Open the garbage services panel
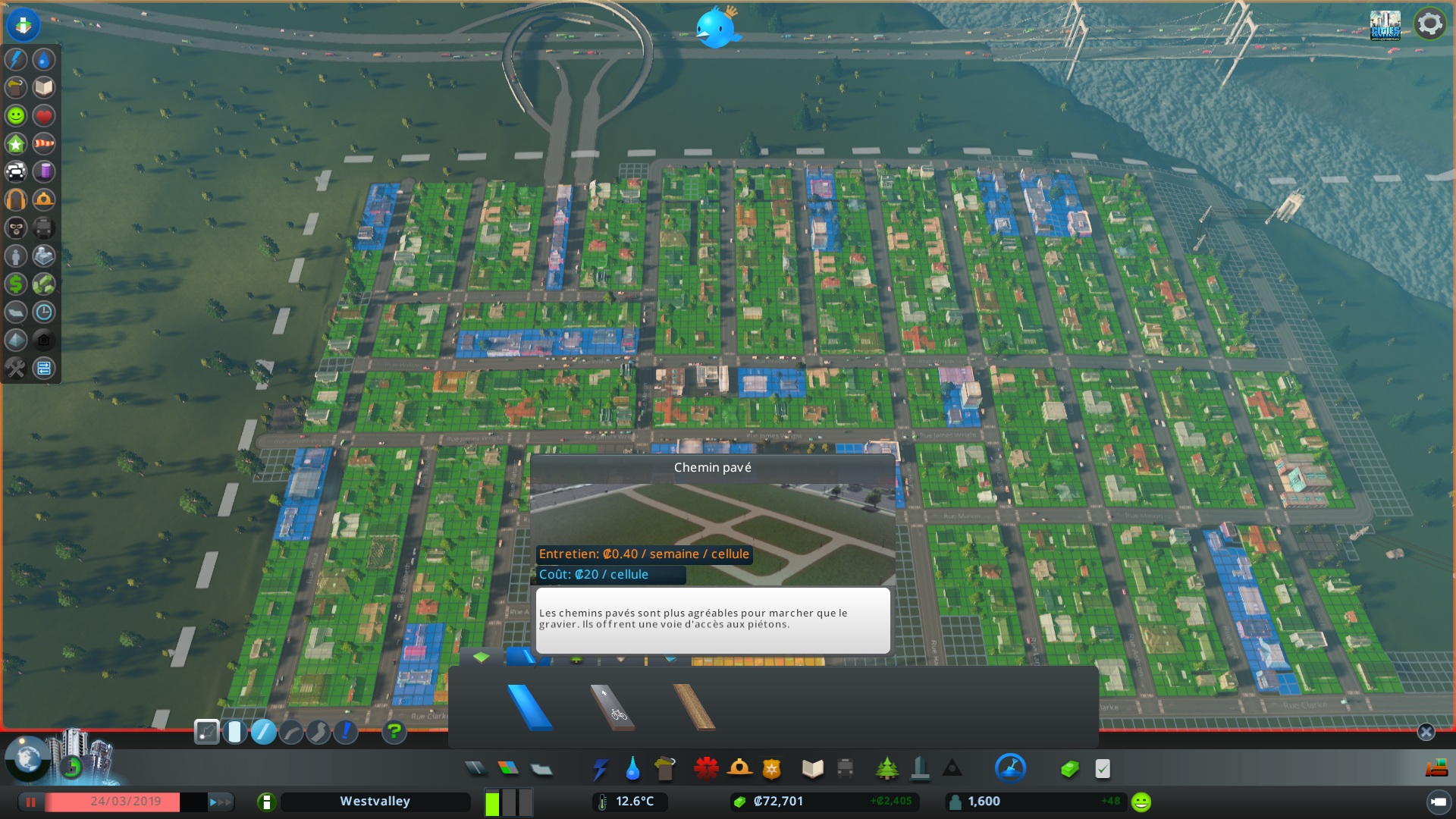The height and width of the screenshot is (819, 1456). click(665, 768)
